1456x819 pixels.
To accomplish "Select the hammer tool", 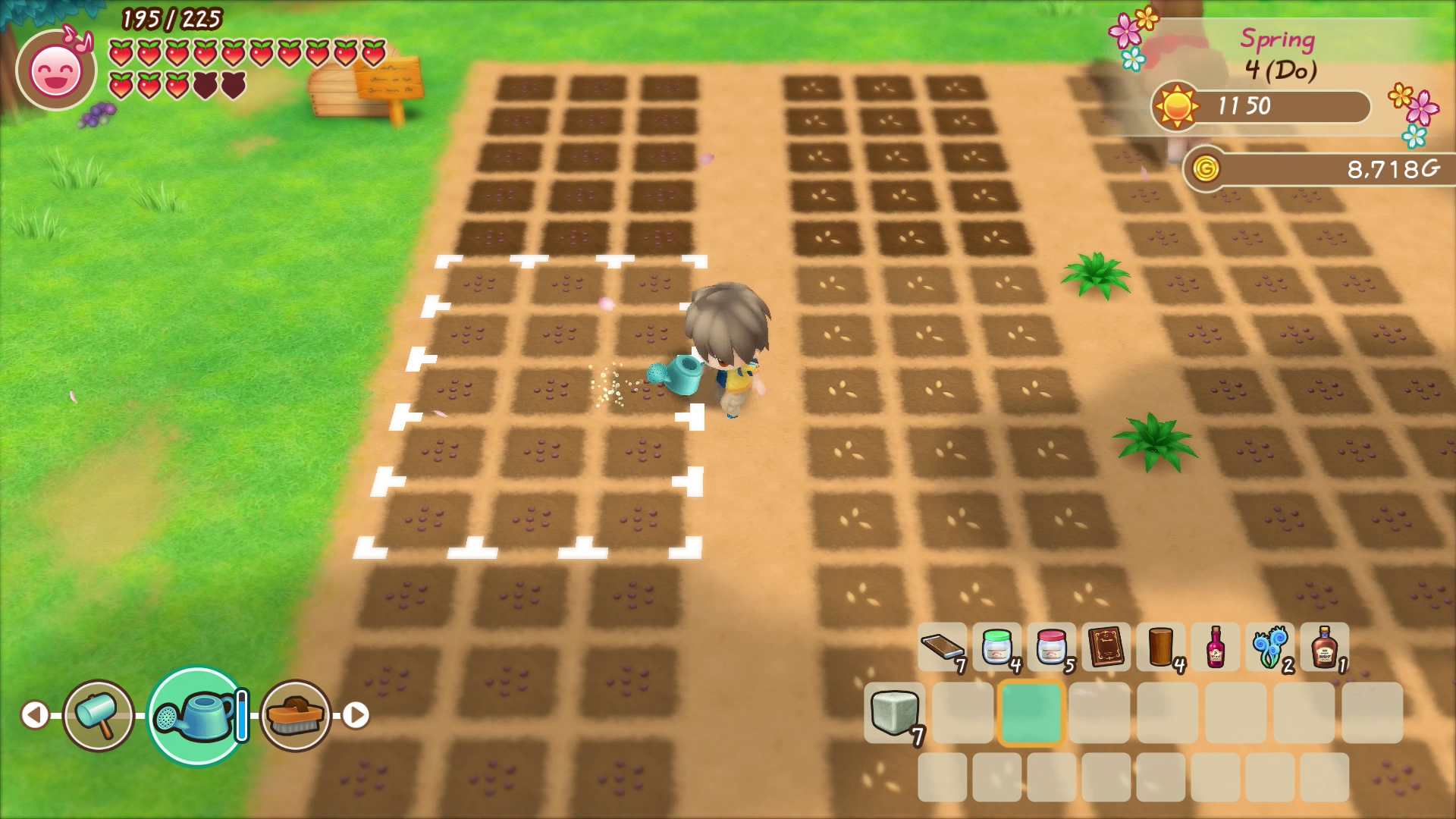I will (99, 715).
